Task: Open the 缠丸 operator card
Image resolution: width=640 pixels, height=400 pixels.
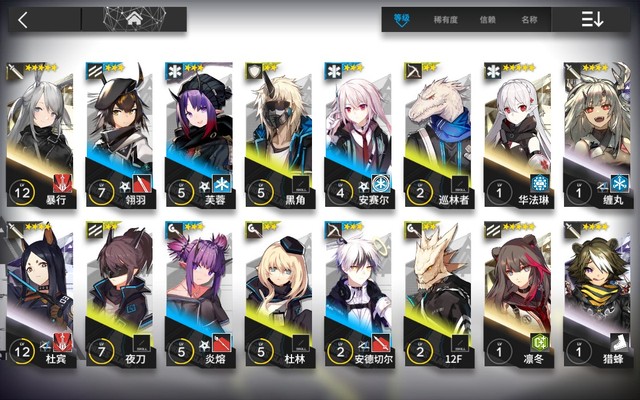Action: [597, 130]
